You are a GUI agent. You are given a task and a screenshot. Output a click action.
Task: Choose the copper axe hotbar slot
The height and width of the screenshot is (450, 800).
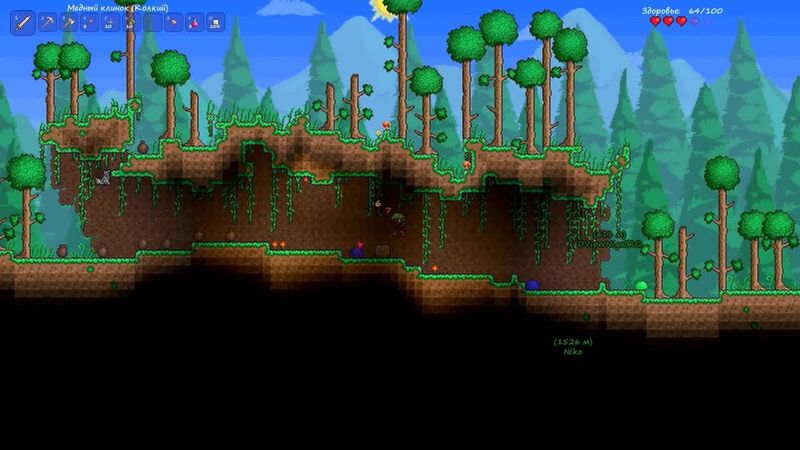coord(68,23)
